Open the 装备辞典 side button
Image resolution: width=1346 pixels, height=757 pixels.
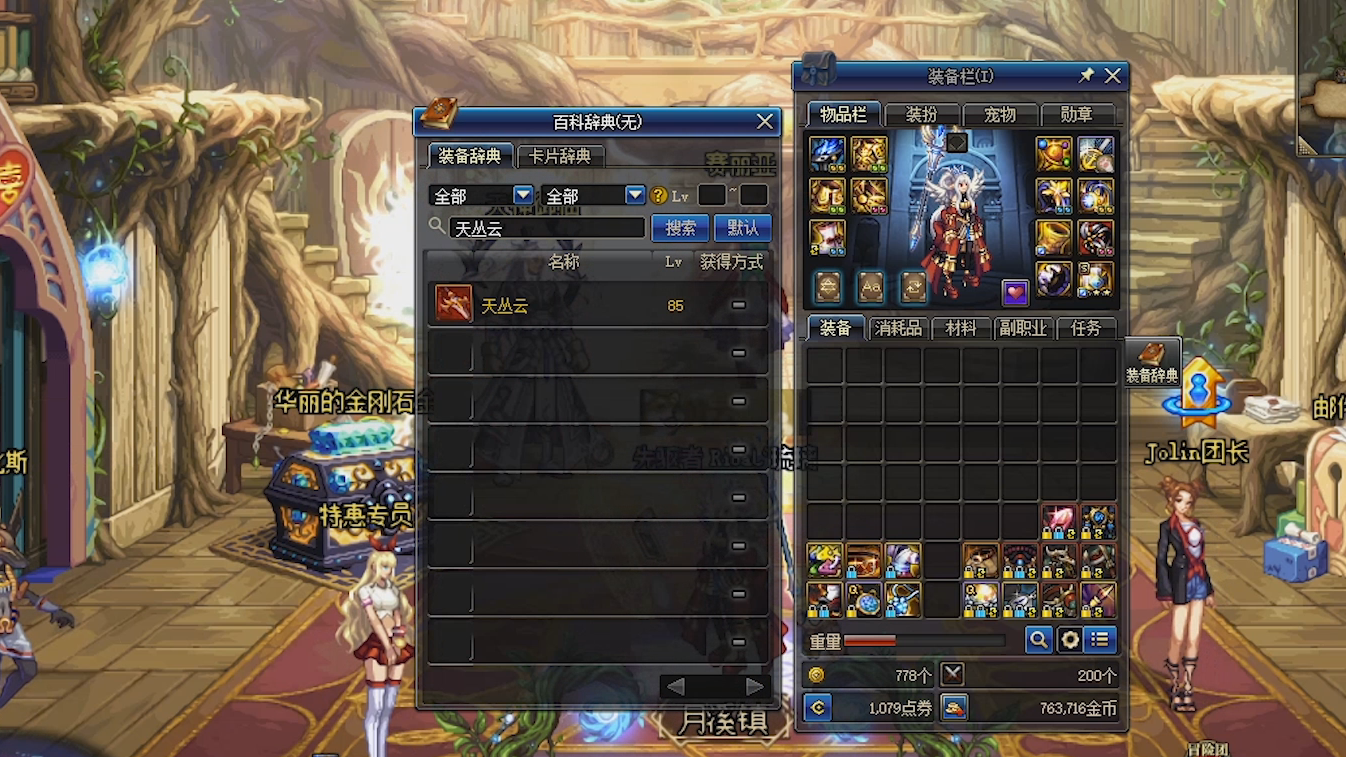[1152, 363]
